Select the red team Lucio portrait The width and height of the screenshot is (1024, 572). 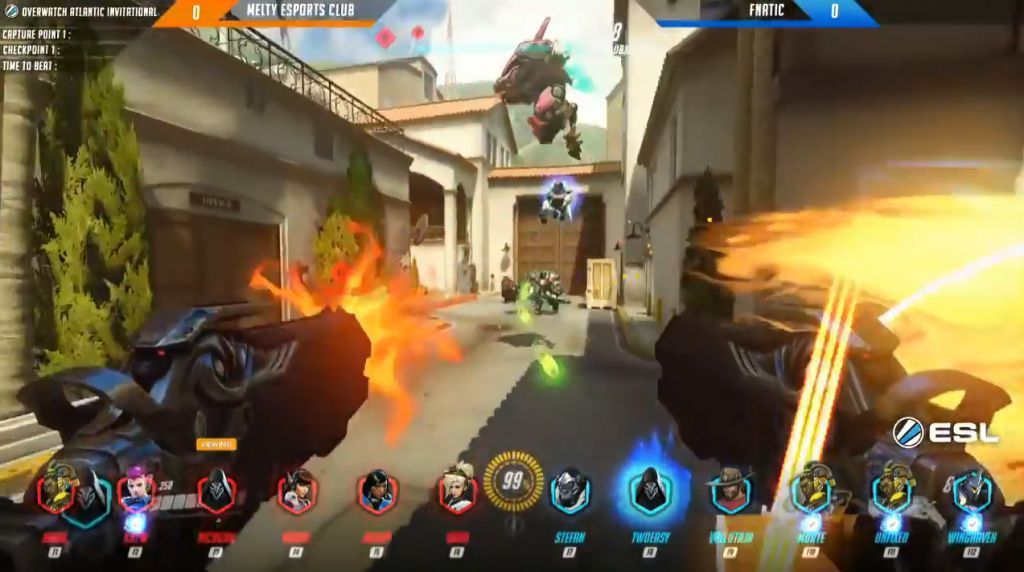(x=57, y=492)
